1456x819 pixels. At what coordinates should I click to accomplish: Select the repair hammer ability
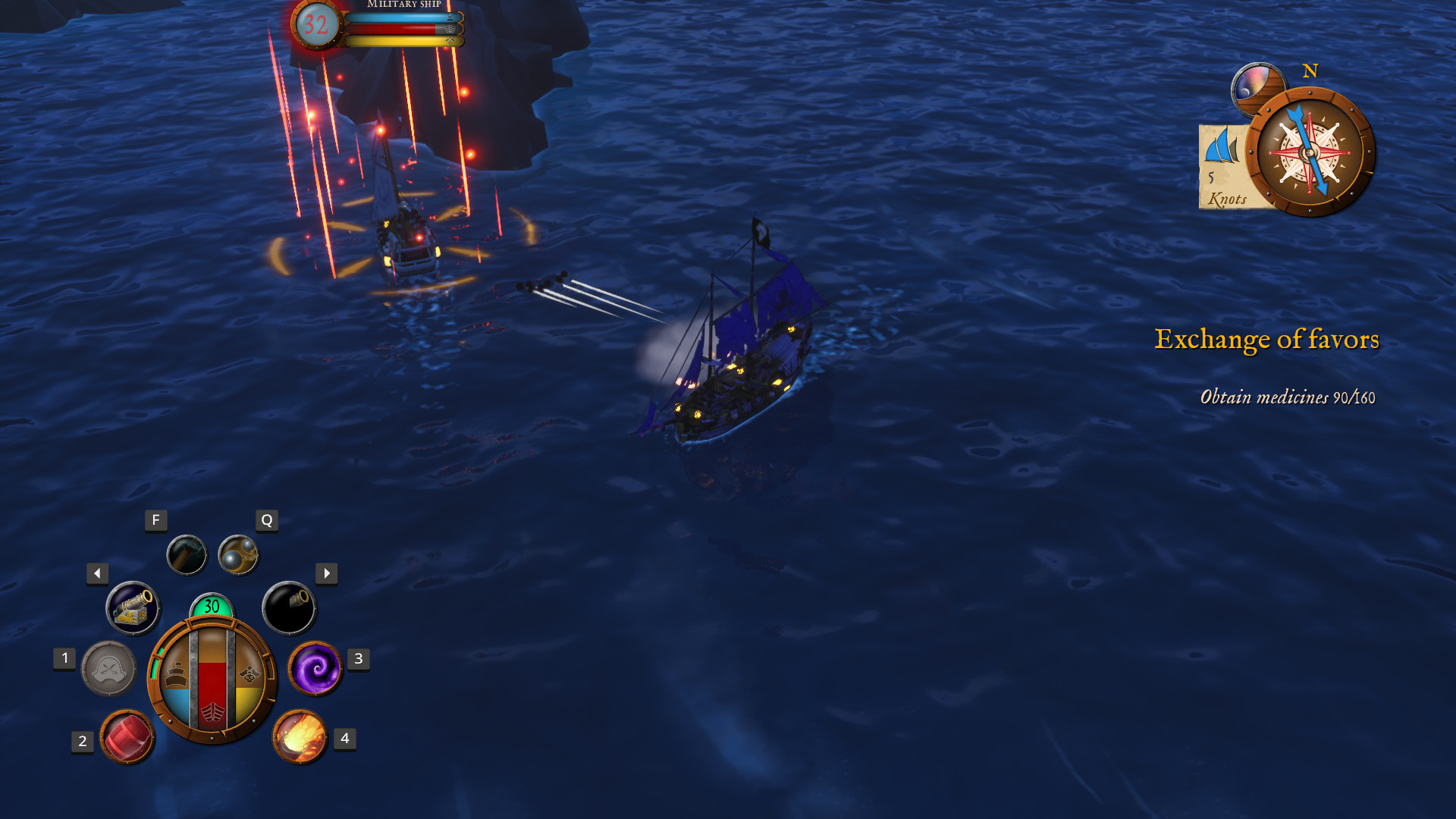(187, 554)
